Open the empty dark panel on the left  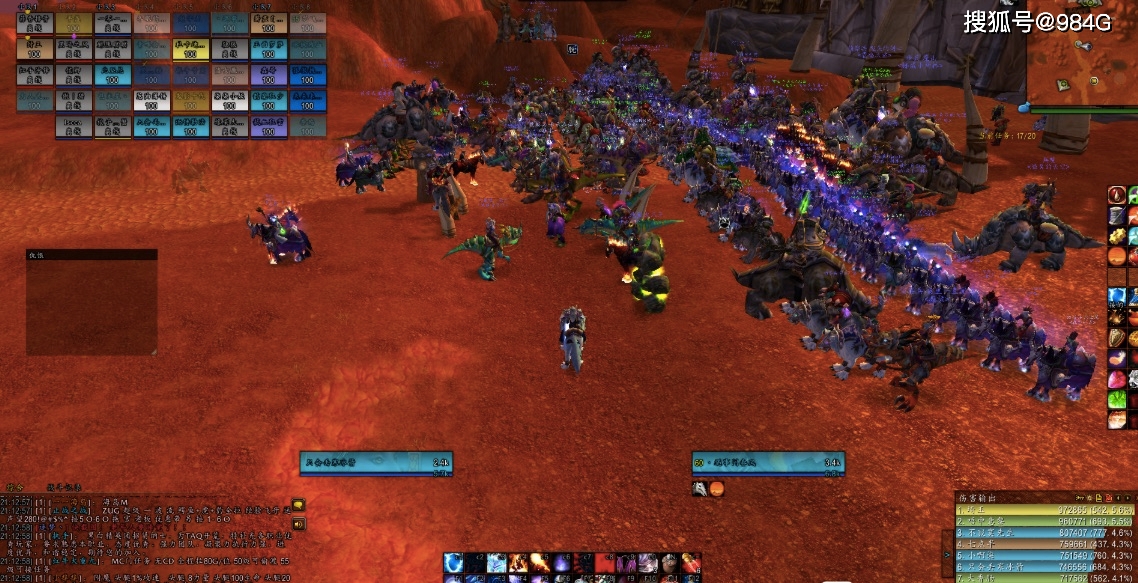[x=91, y=302]
